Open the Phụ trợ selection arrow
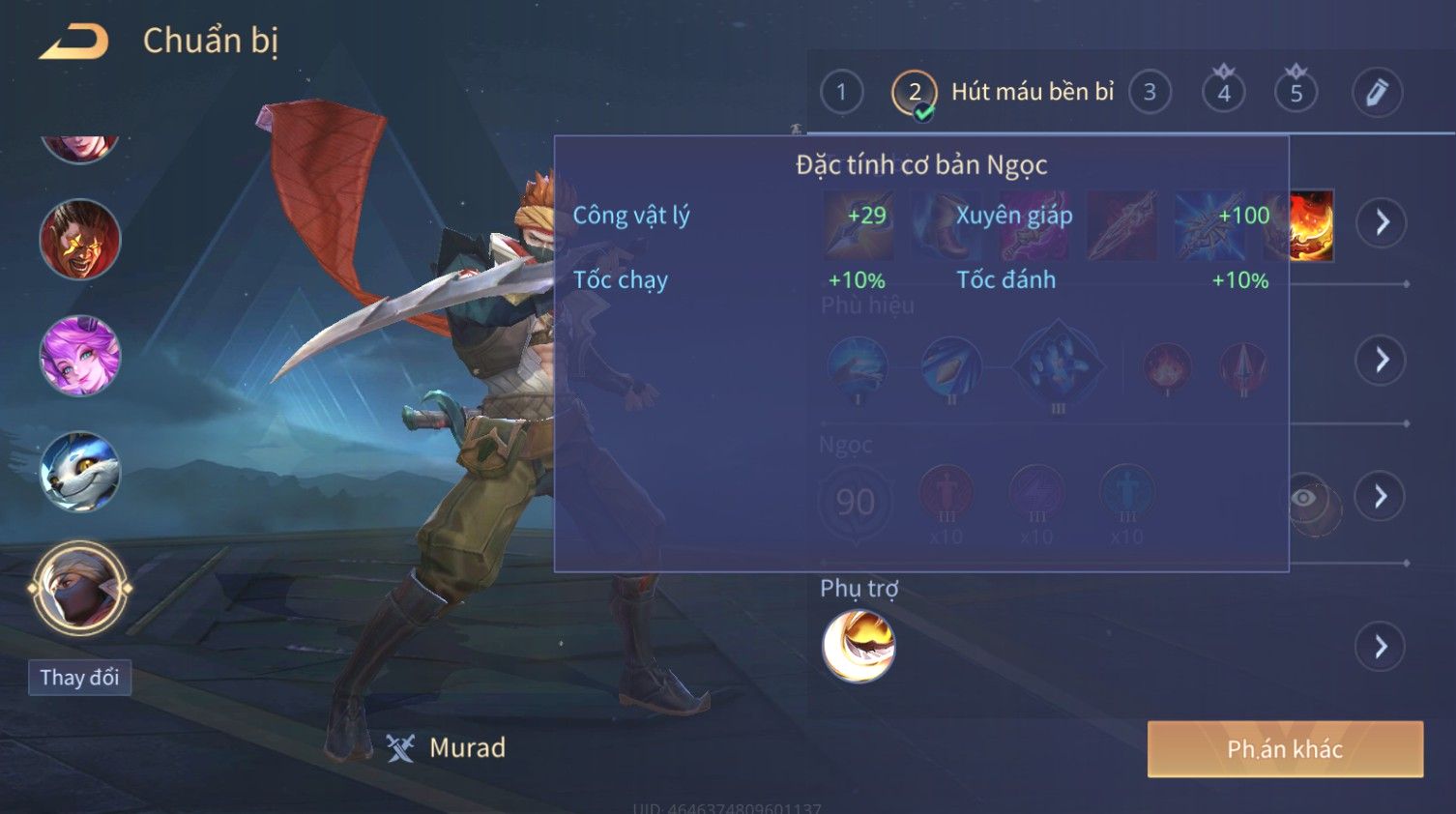Image resolution: width=1456 pixels, height=814 pixels. coord(1382,647)
